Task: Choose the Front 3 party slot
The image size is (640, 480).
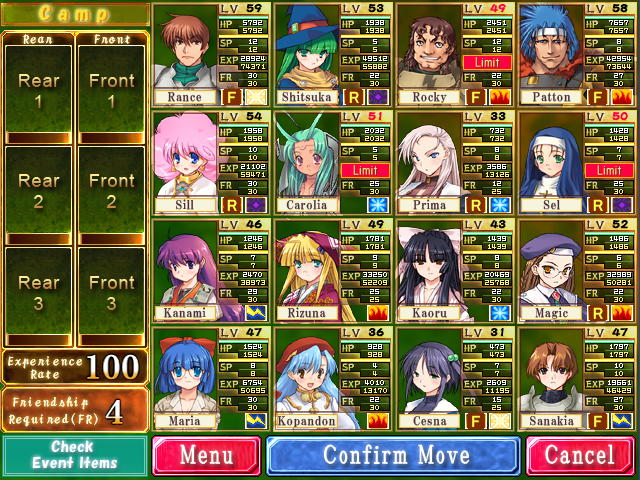Action: [111, 293]
